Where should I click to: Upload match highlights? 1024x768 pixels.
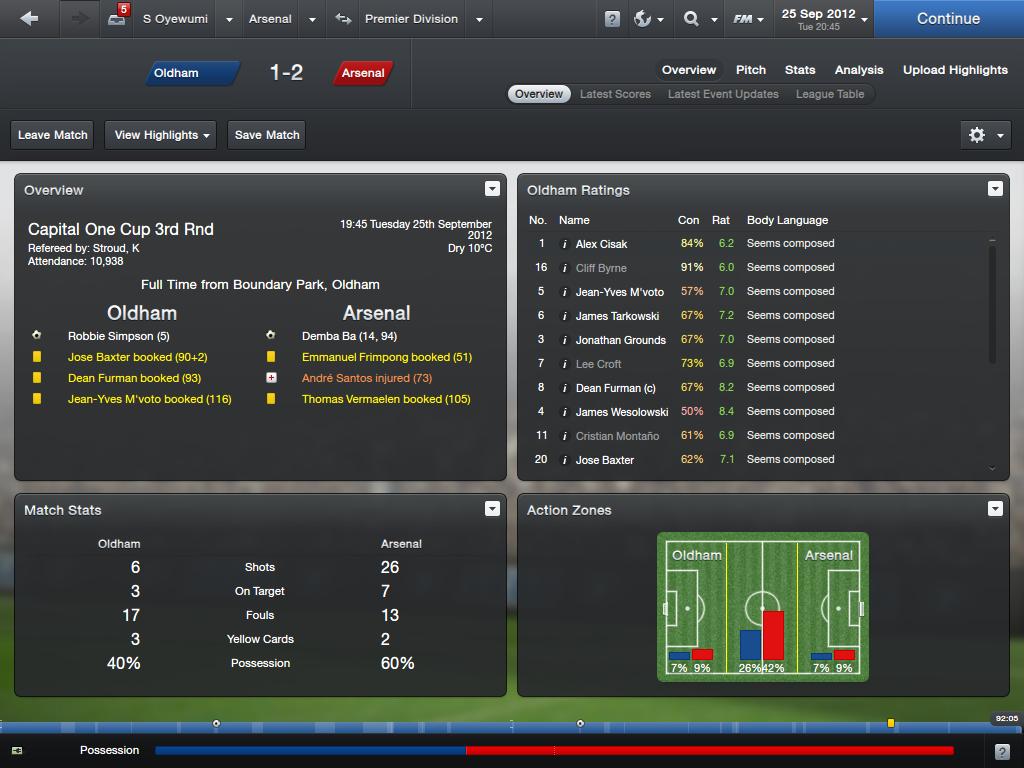pyautogui.click(x=955, y=70)
